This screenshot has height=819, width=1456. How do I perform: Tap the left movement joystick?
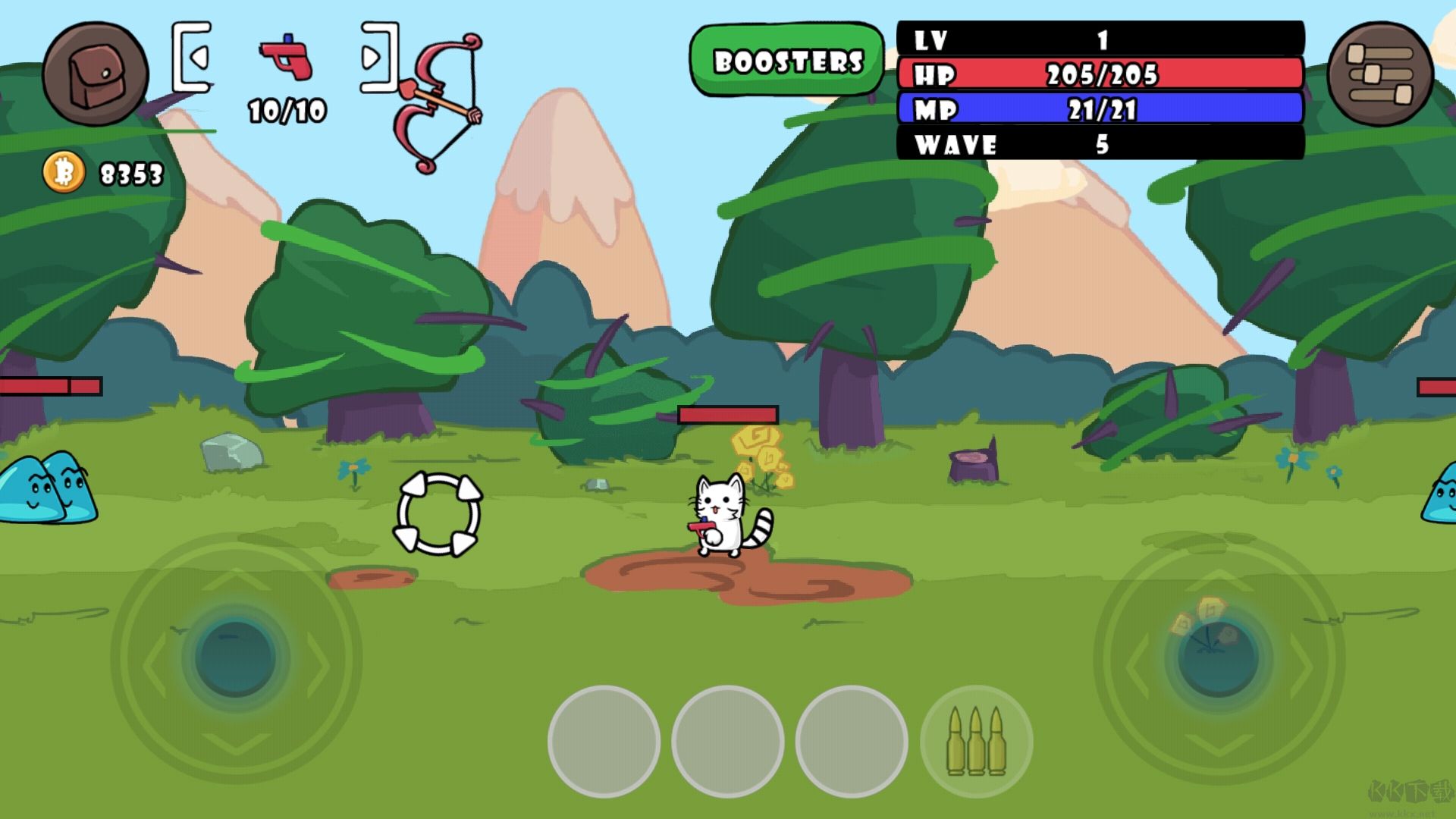[x=235, y=657]
